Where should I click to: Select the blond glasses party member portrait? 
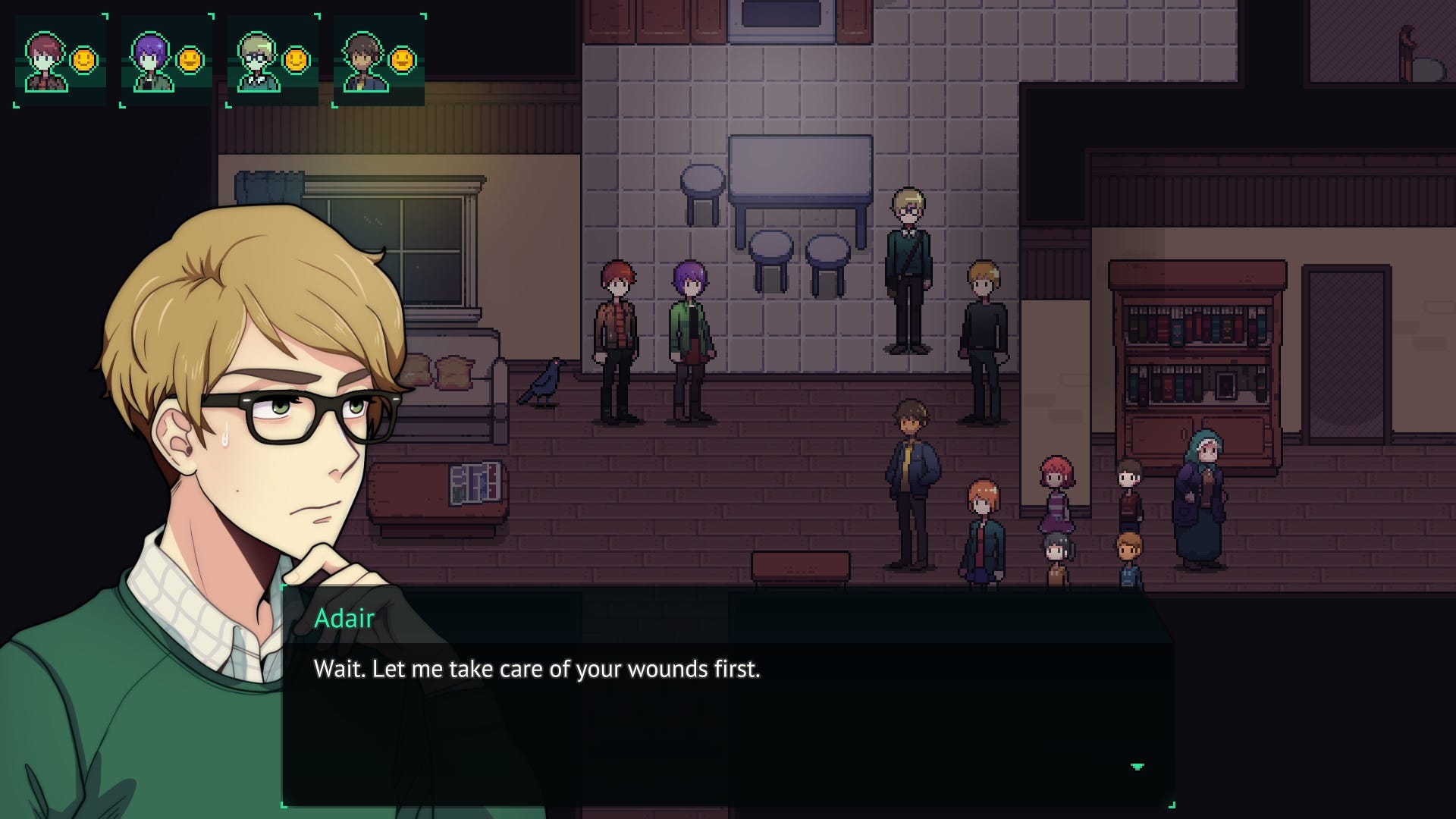pos(259,62)
